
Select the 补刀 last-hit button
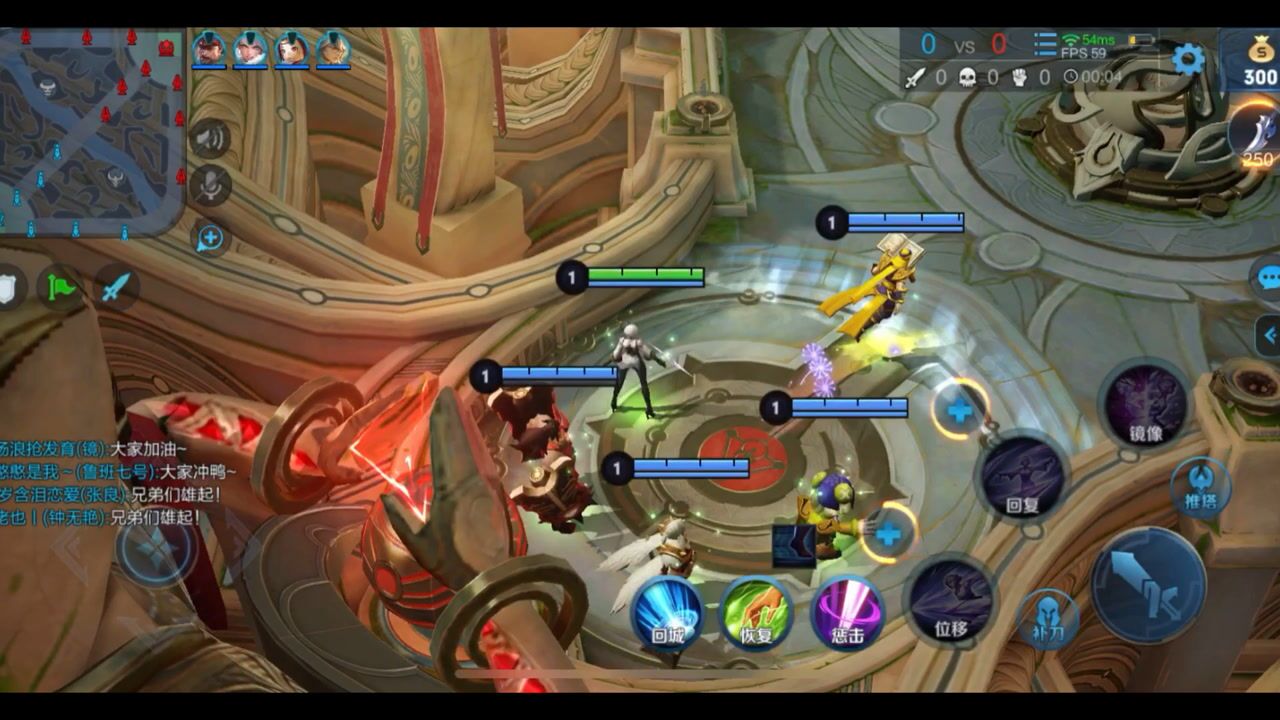1047,619
